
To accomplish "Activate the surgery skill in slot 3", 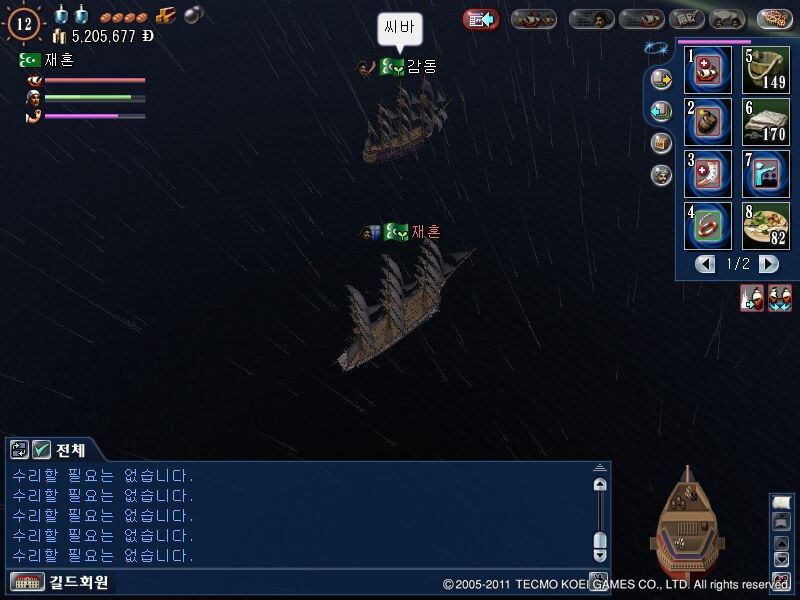I will 708,174.
